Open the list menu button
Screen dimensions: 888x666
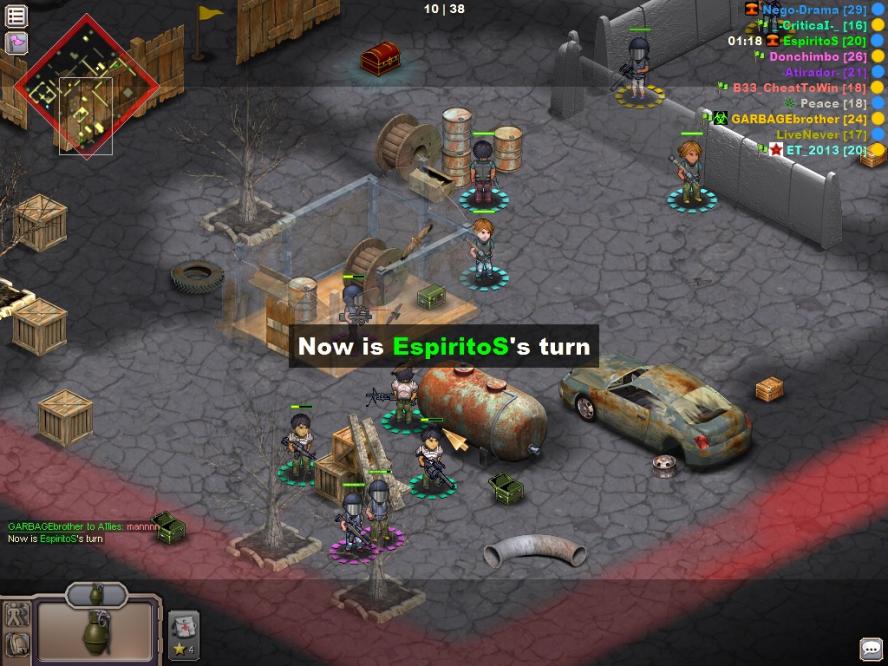coord(16,16)
